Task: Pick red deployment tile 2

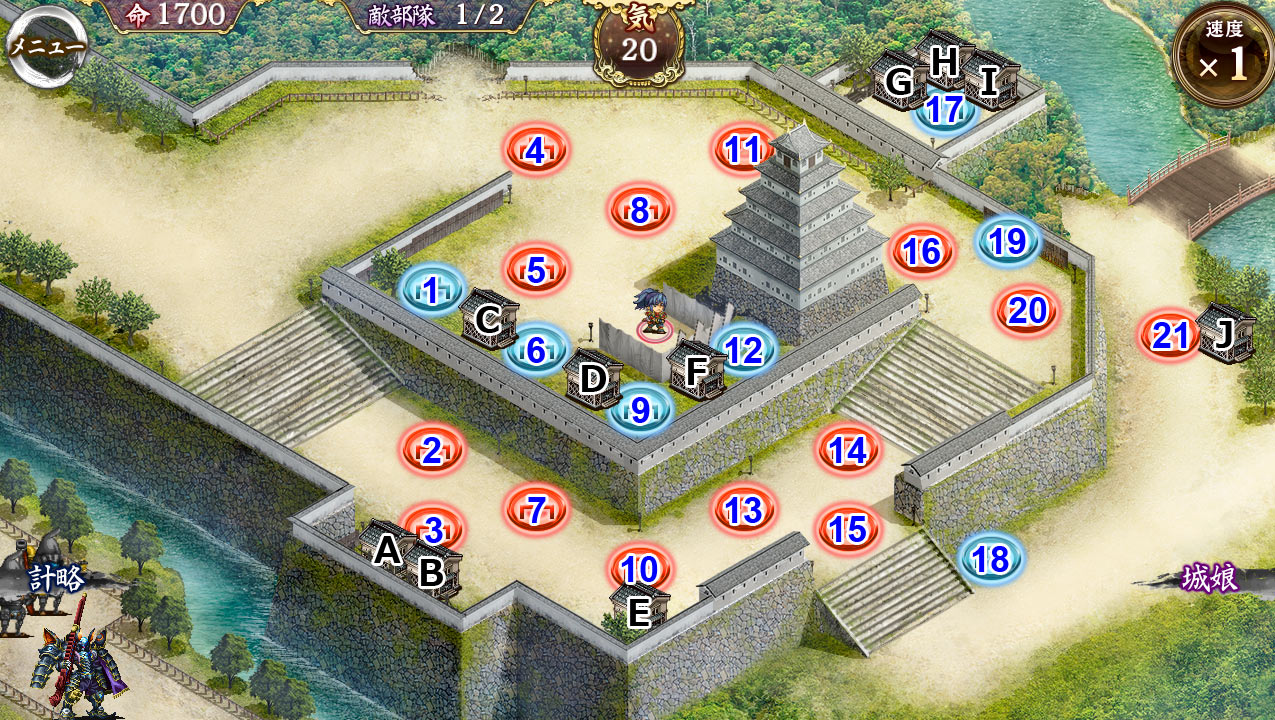Action: 432,451
